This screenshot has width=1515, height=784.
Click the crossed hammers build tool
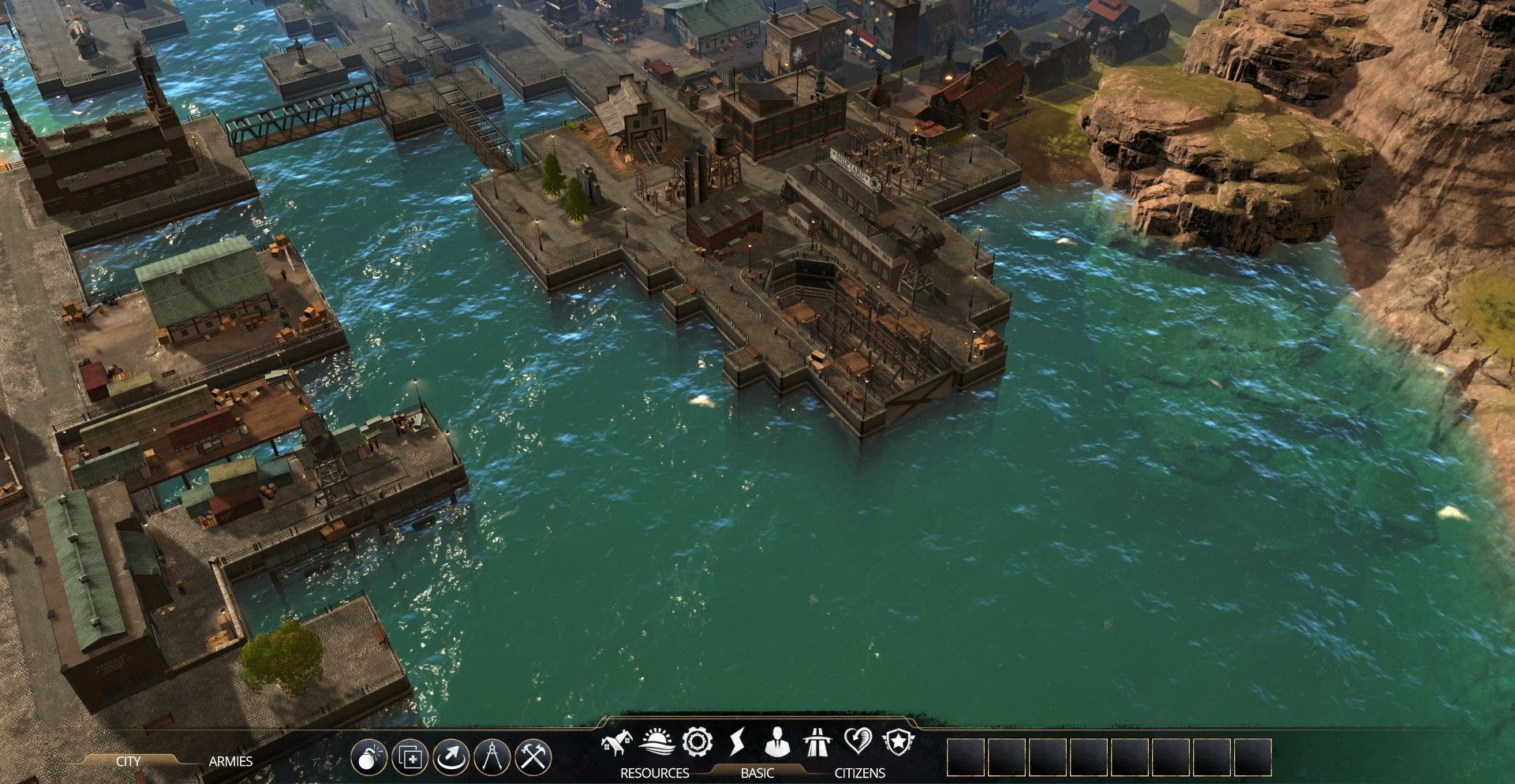(x=533, y=758)
